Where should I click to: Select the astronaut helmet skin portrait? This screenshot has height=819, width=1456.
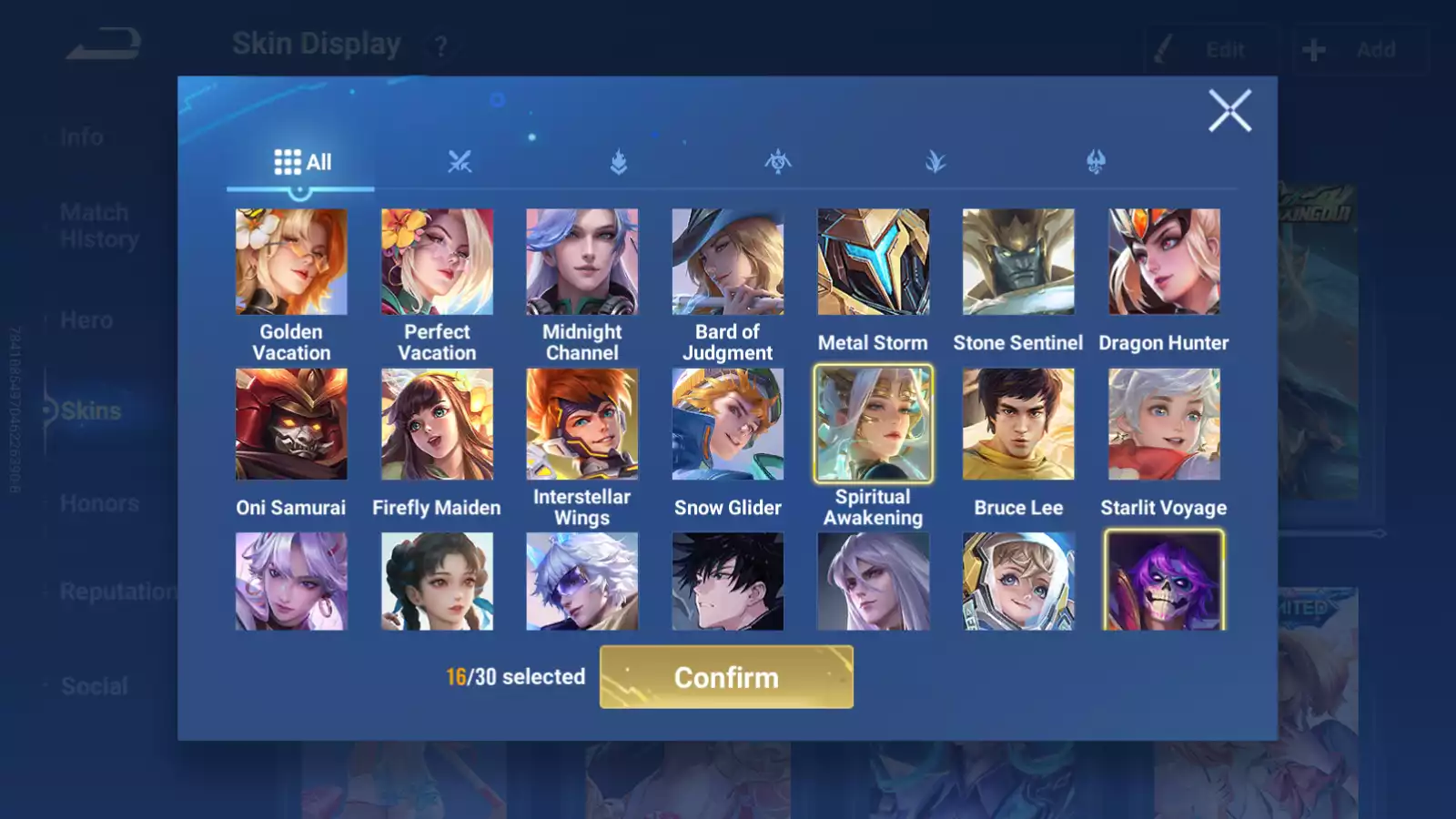[x=1018, y=581]
